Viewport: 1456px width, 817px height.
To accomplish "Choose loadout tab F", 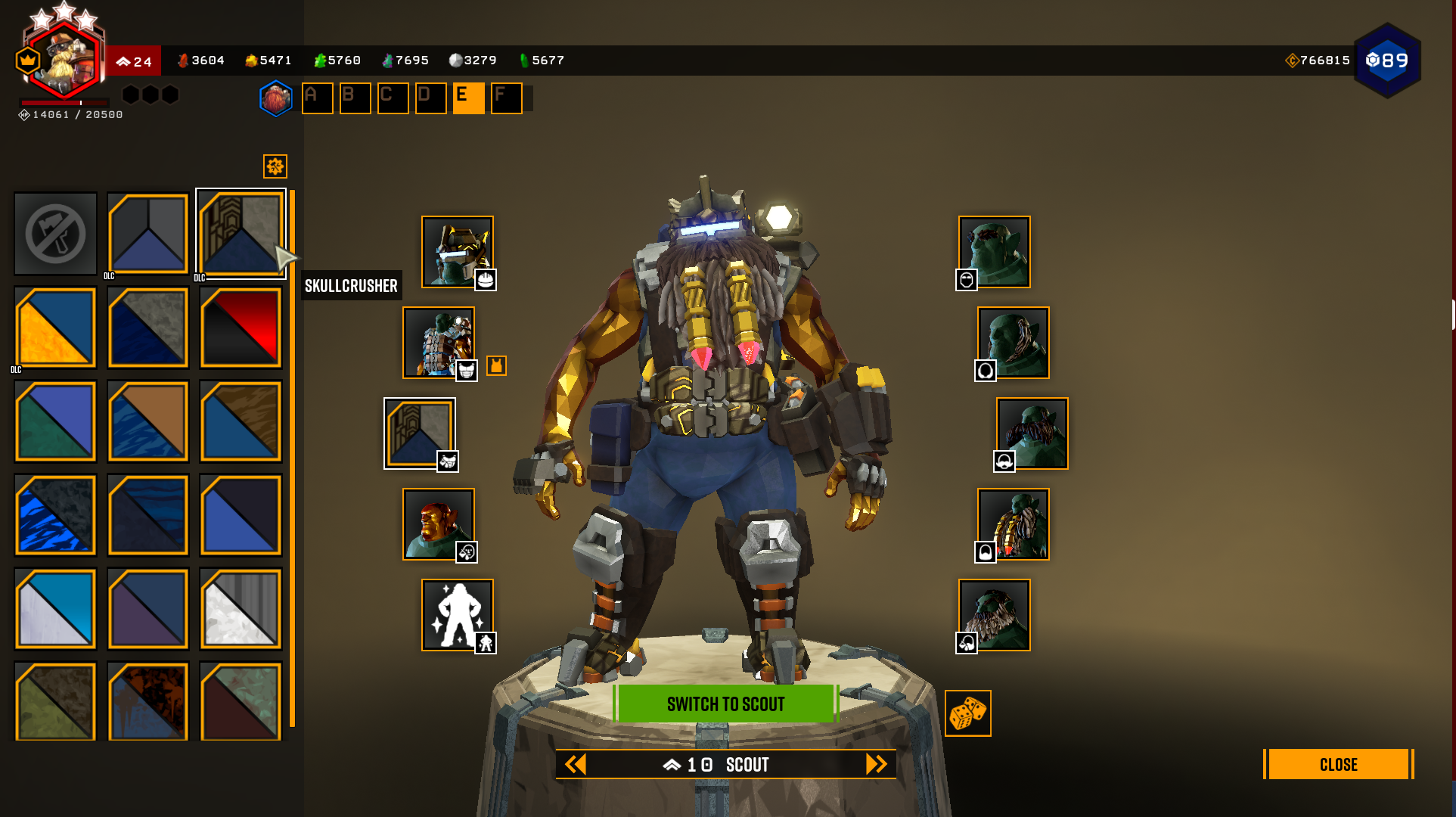I will (x=506, y=98).
